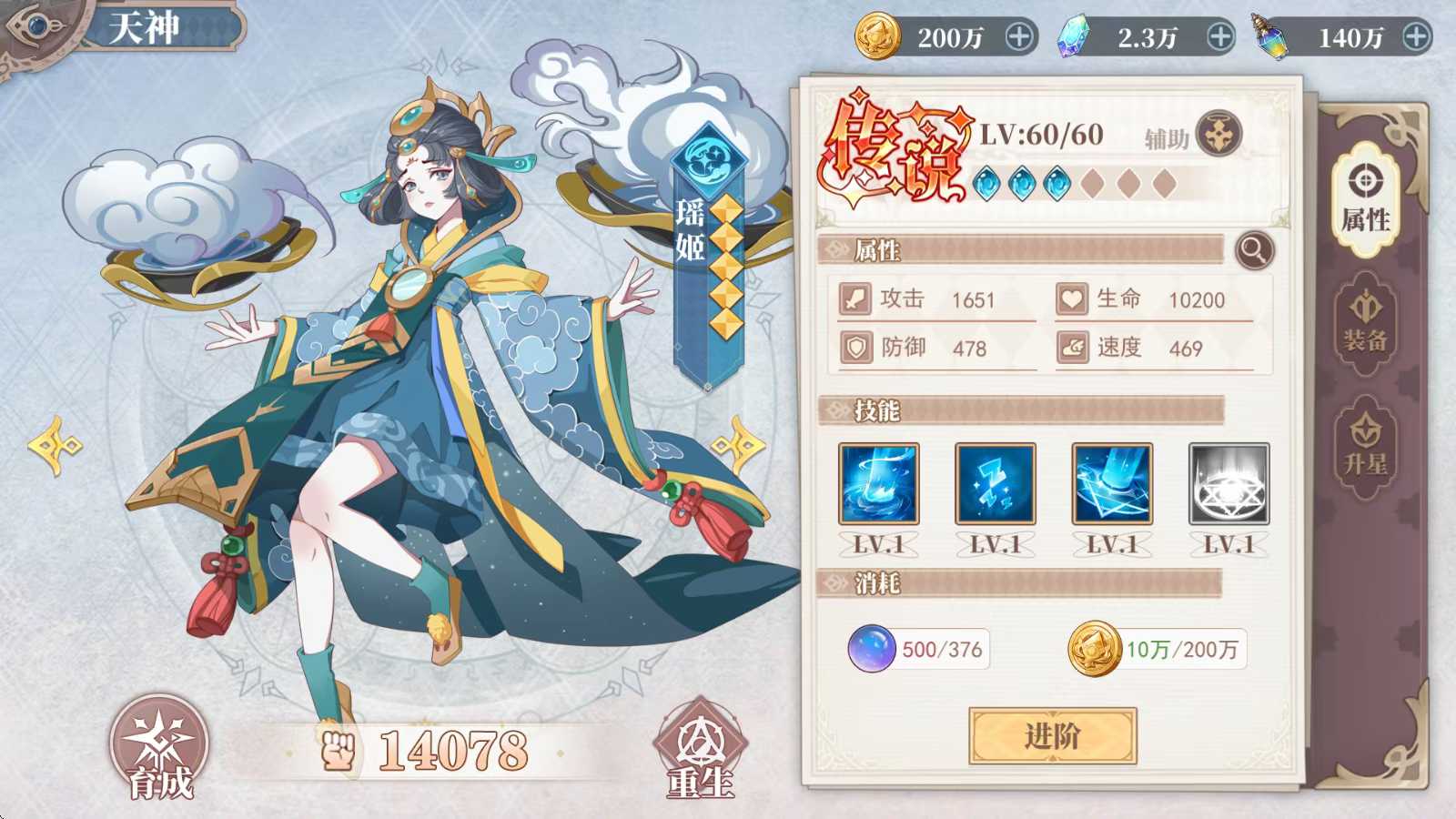View the third blue blade skill
The width and height of the screenshot is (1456, 819).
coord(1111,485)
